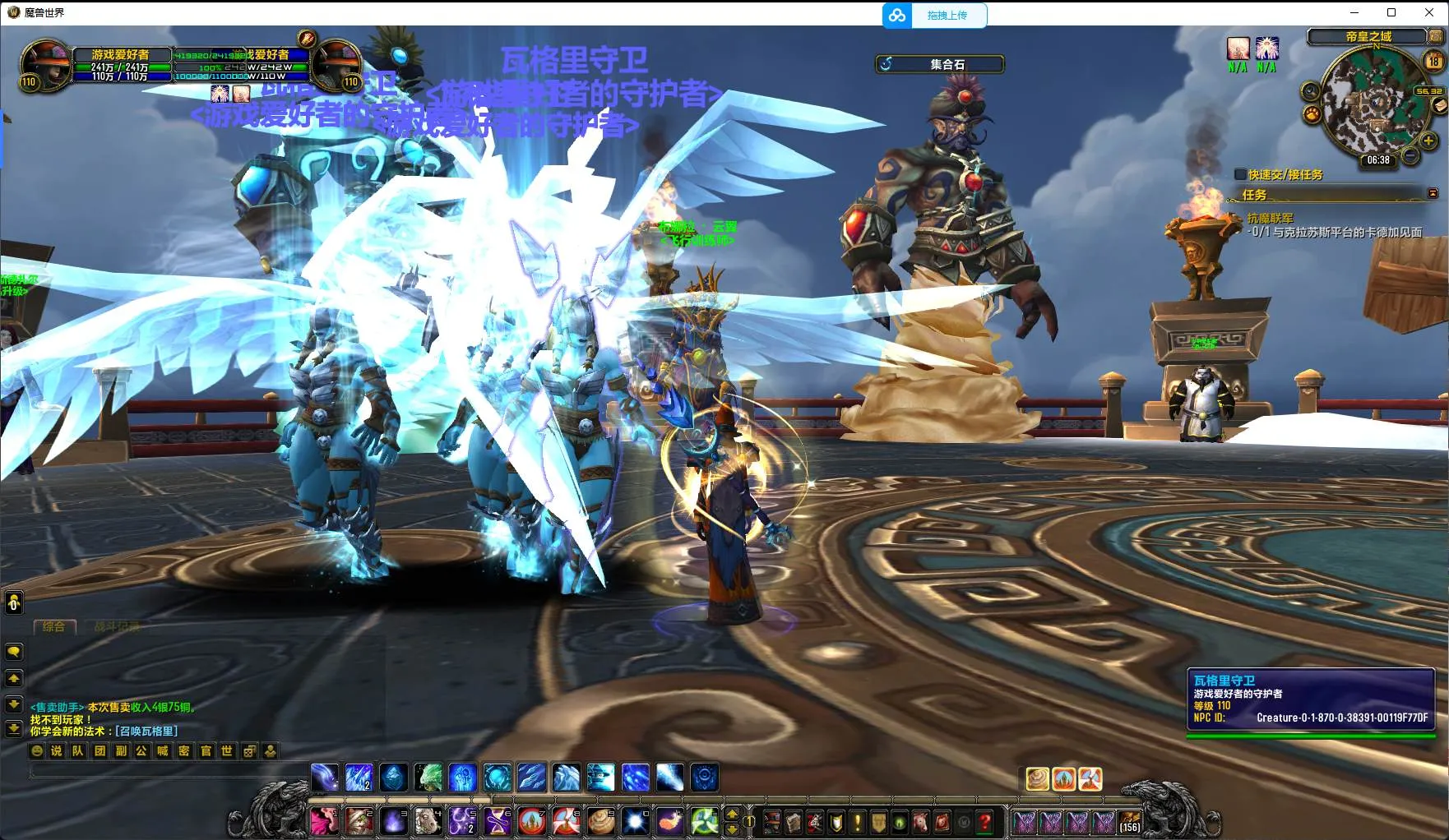This screenshot has width=1449, height=840.
Task: Choose the 说 say channel button
Action: [x=56, y=750]
